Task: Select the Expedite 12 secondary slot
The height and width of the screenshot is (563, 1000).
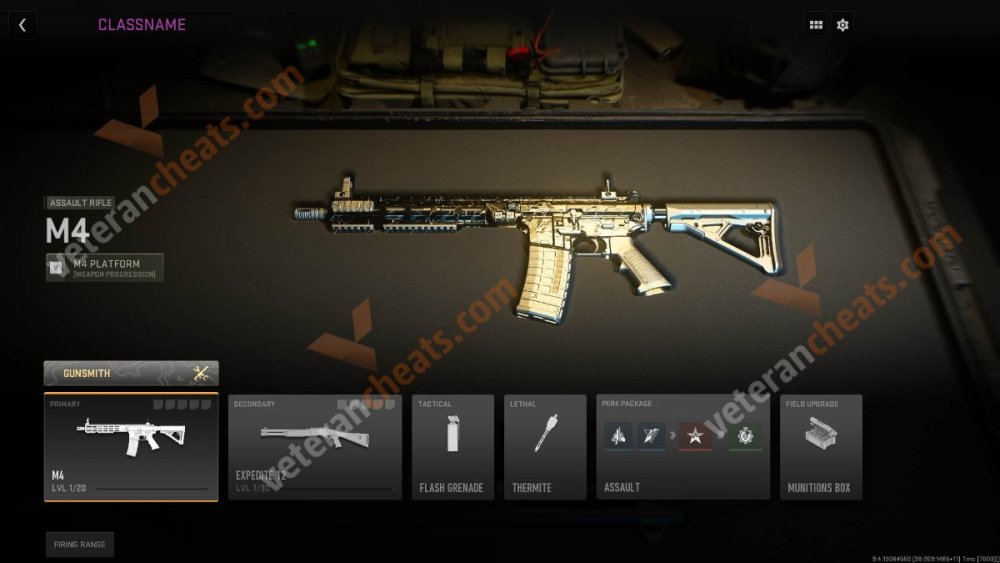Action: 315,447
